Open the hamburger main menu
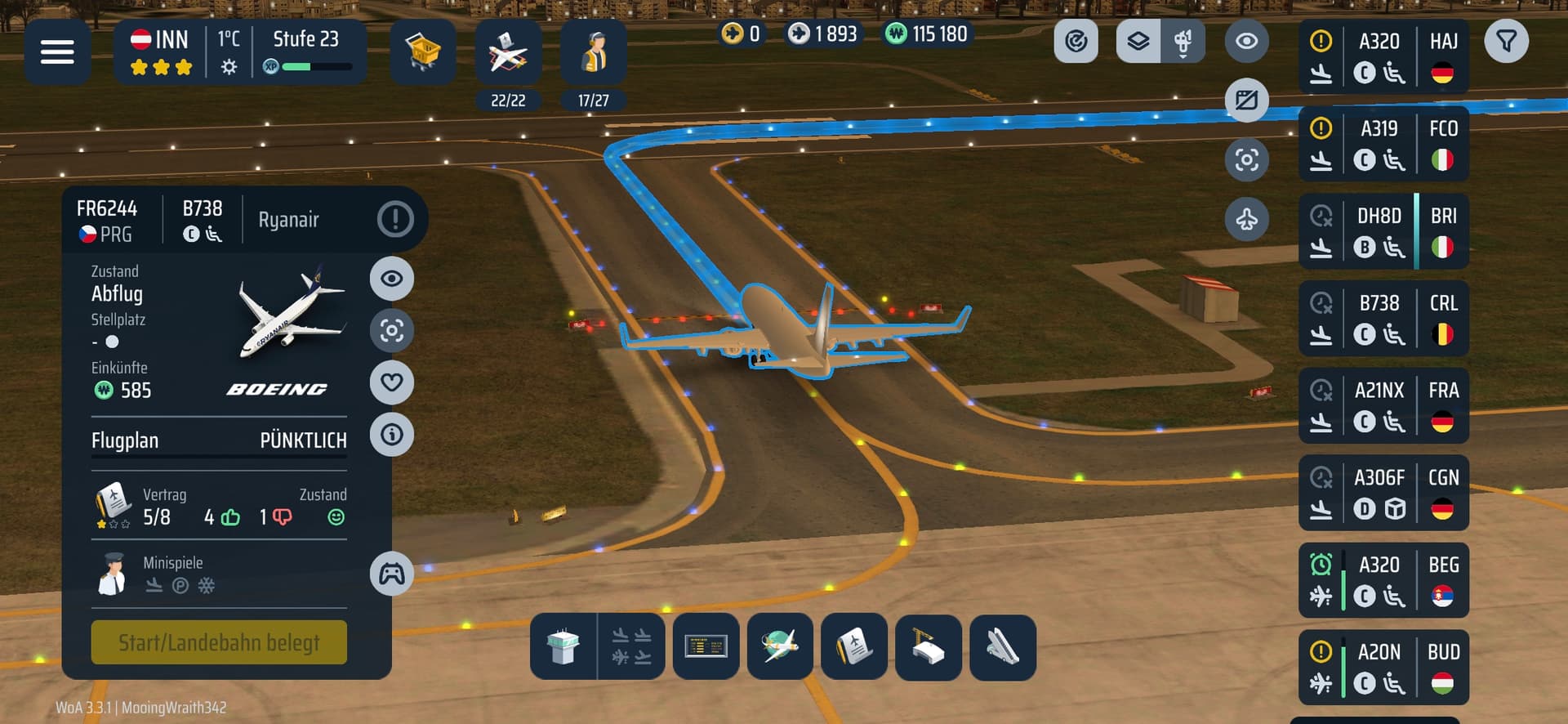Viewport: 1568px width, 724px height. pyautogui.click(x=57, y=52)
